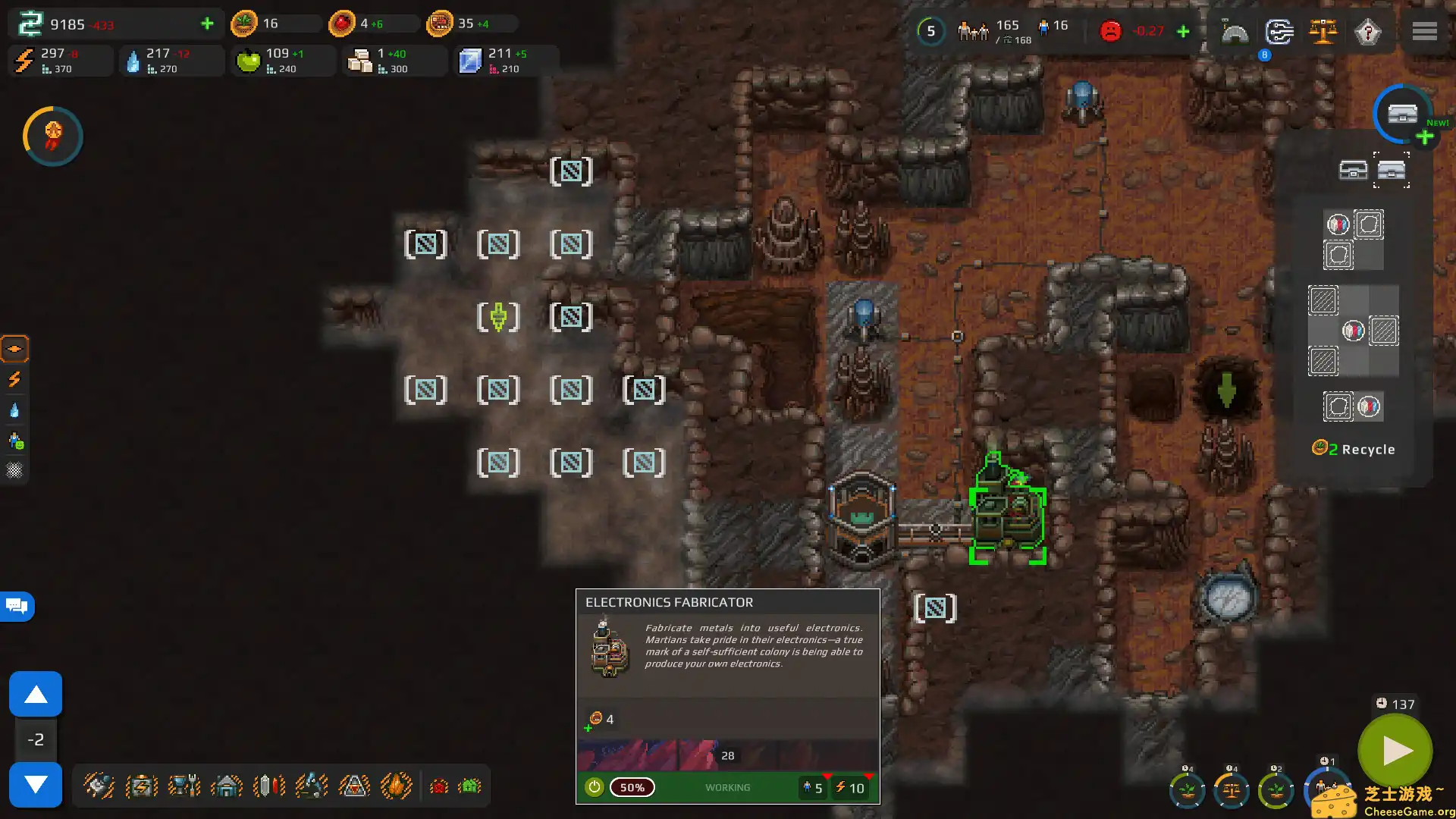The height and width of the screenshot is (819, 1456).
Task: Switch to the lightning power map overlay
Action: (15, 379)
